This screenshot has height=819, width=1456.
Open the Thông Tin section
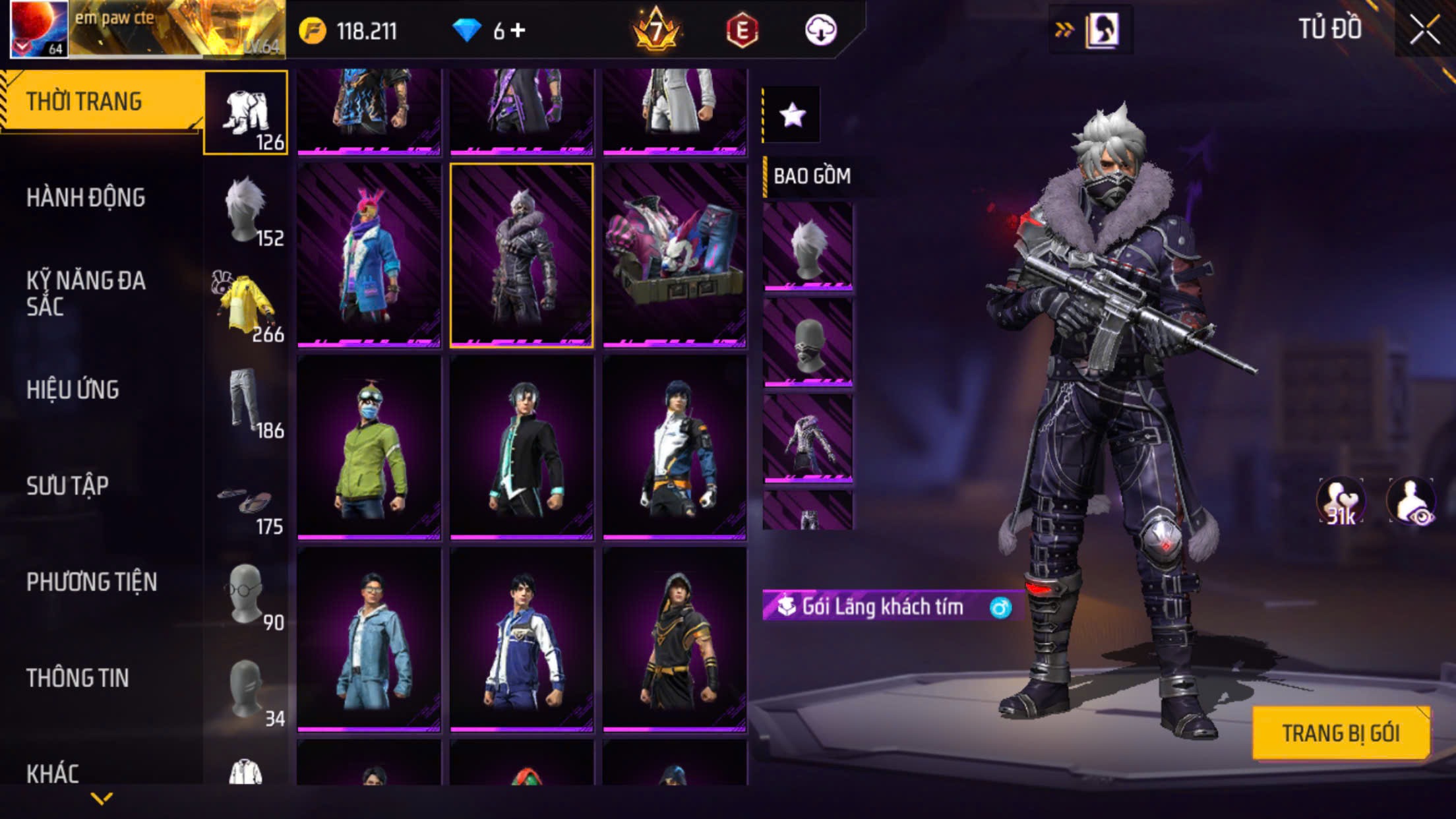click(x=77, y=678)
